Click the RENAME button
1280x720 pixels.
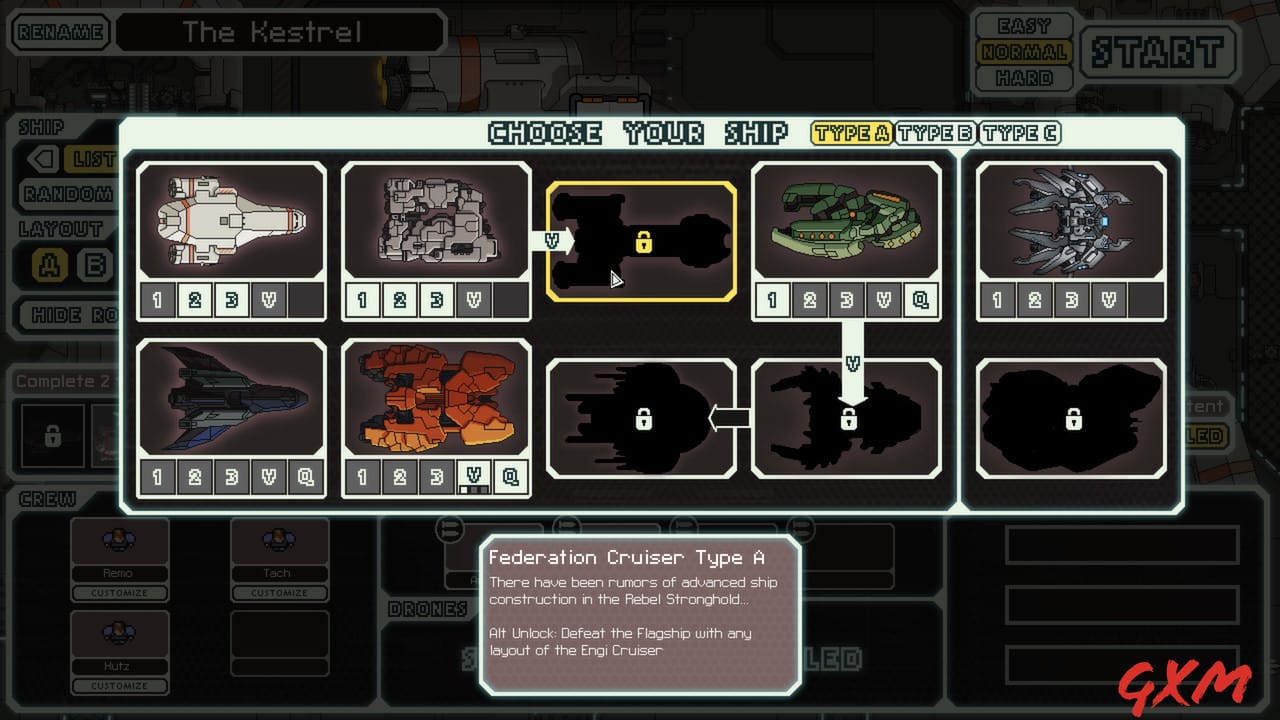pyautogui.click(x=58, y=32)
